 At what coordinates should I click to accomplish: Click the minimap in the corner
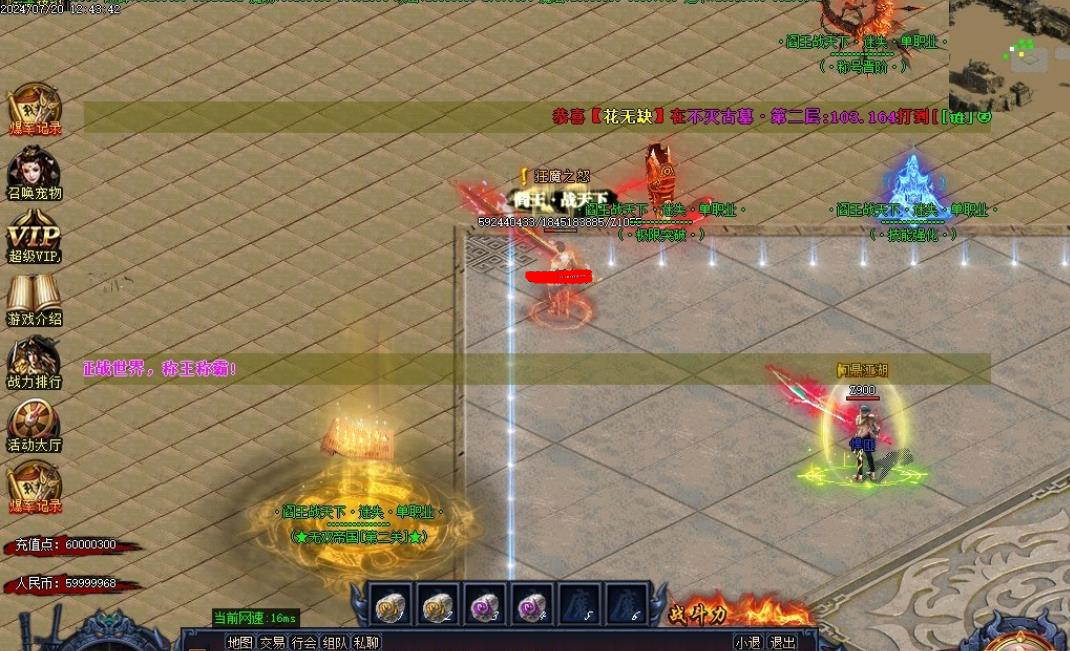coord(1008,55)
